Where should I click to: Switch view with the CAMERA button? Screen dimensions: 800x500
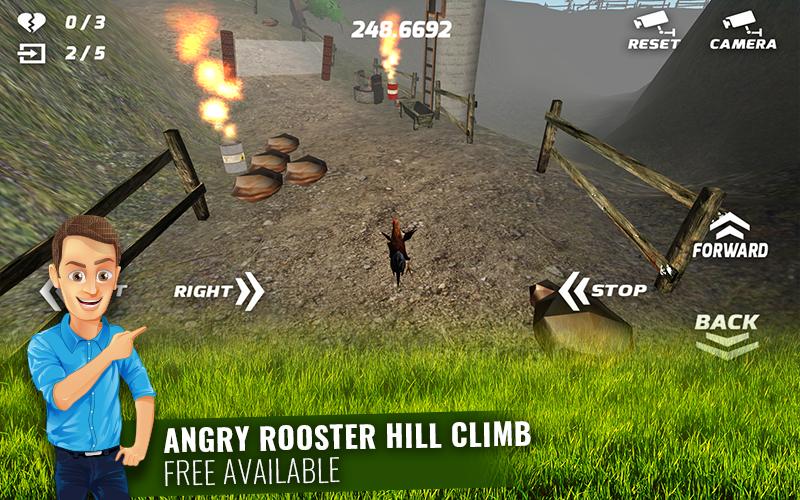742,30
